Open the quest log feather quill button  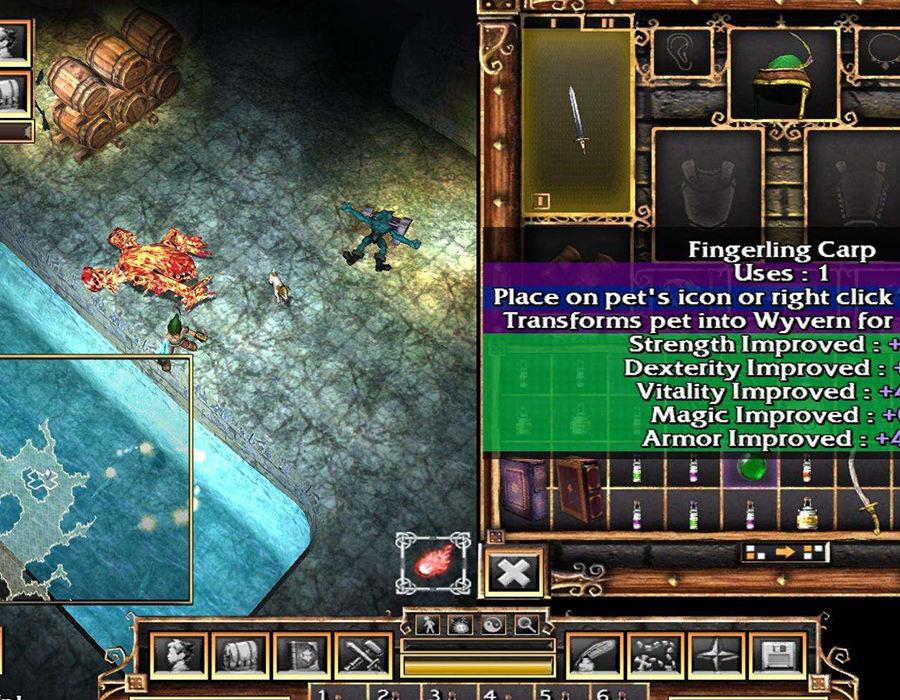(x=594, y=656)
